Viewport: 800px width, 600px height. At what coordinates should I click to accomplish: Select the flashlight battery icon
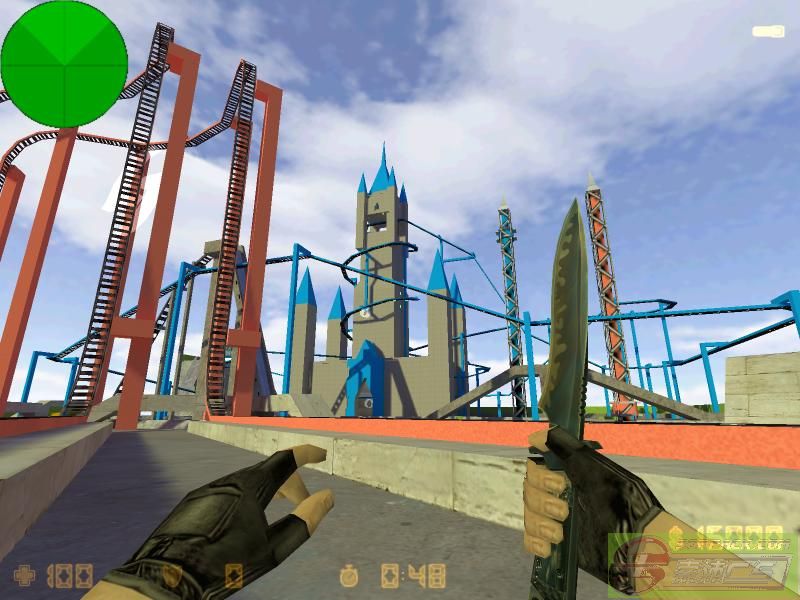point(768,32)
